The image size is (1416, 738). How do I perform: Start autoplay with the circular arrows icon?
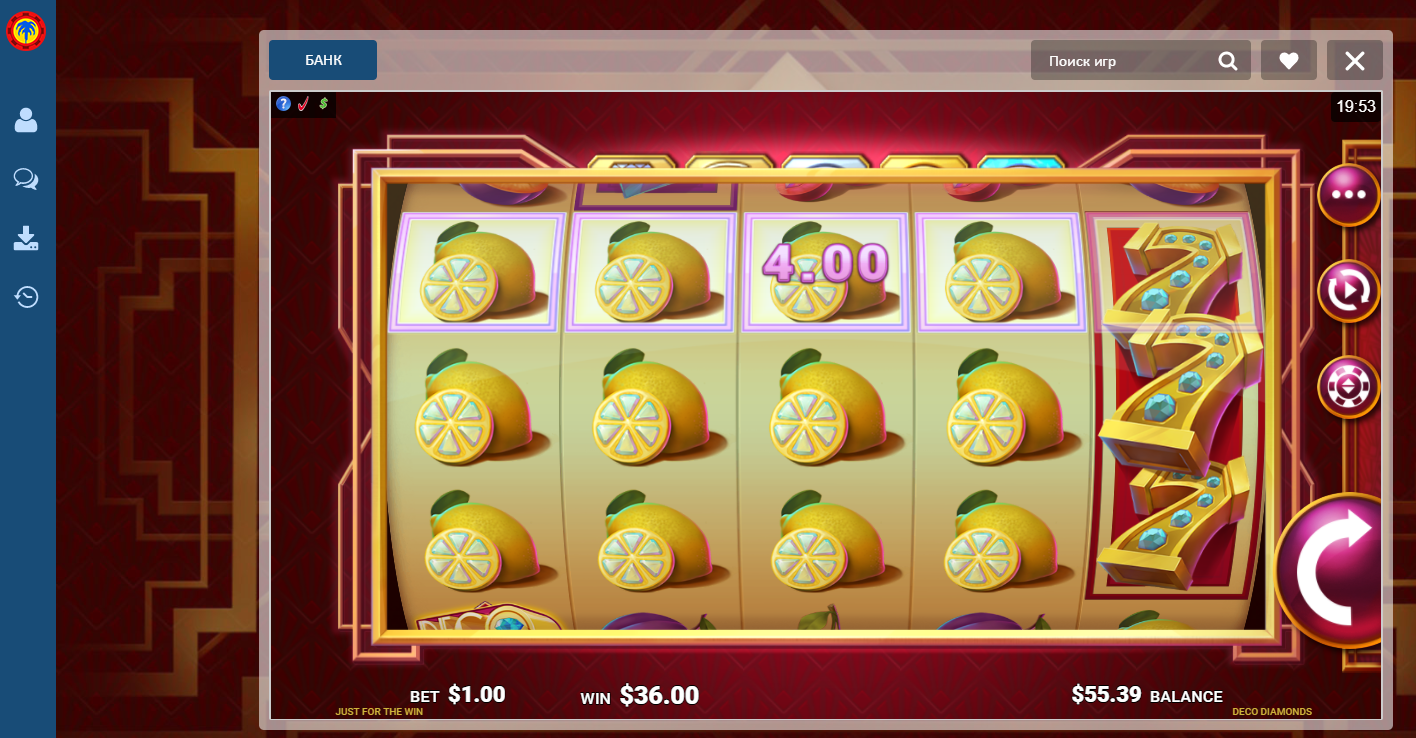tap(1349, 291)
